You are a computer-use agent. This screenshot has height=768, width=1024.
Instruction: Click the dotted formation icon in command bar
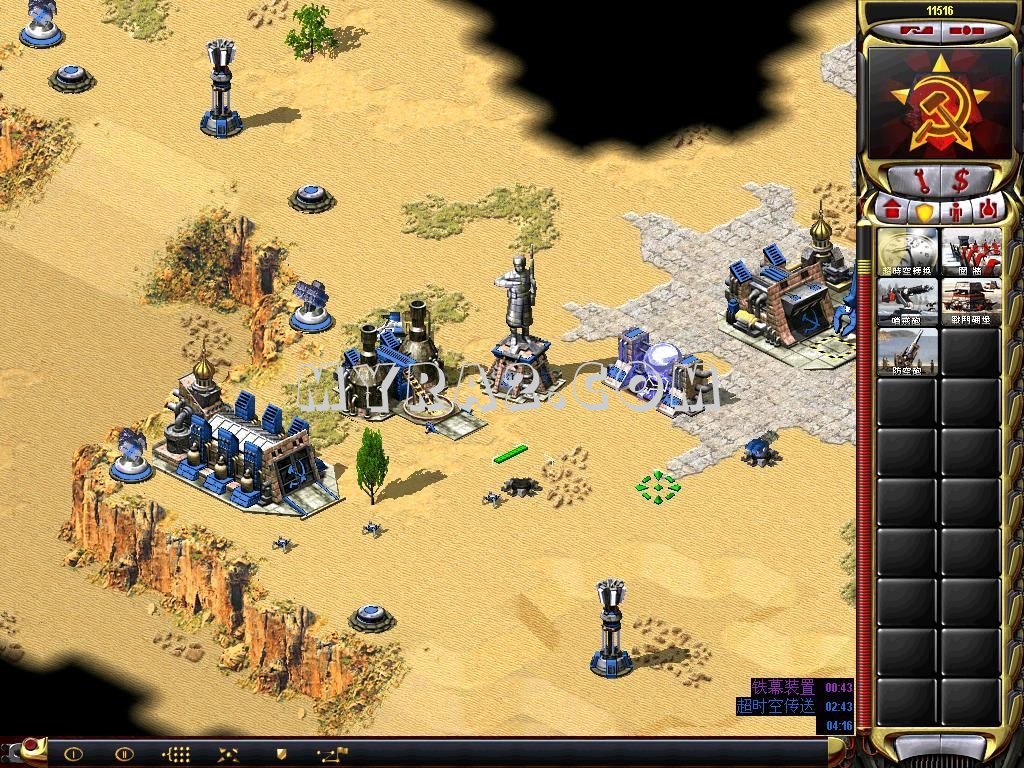click(177, 754)
